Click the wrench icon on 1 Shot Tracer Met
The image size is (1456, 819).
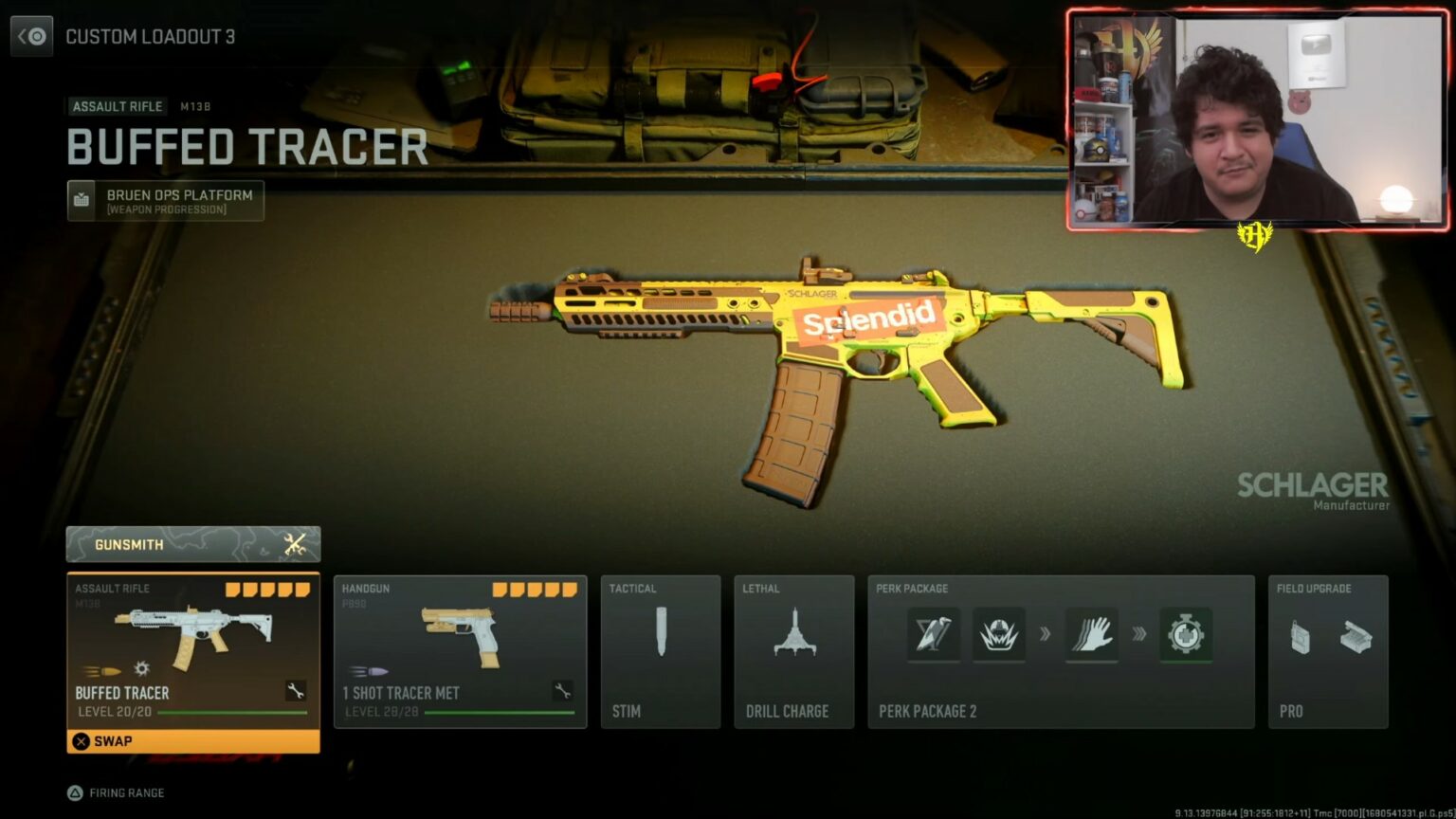(561, 691)
